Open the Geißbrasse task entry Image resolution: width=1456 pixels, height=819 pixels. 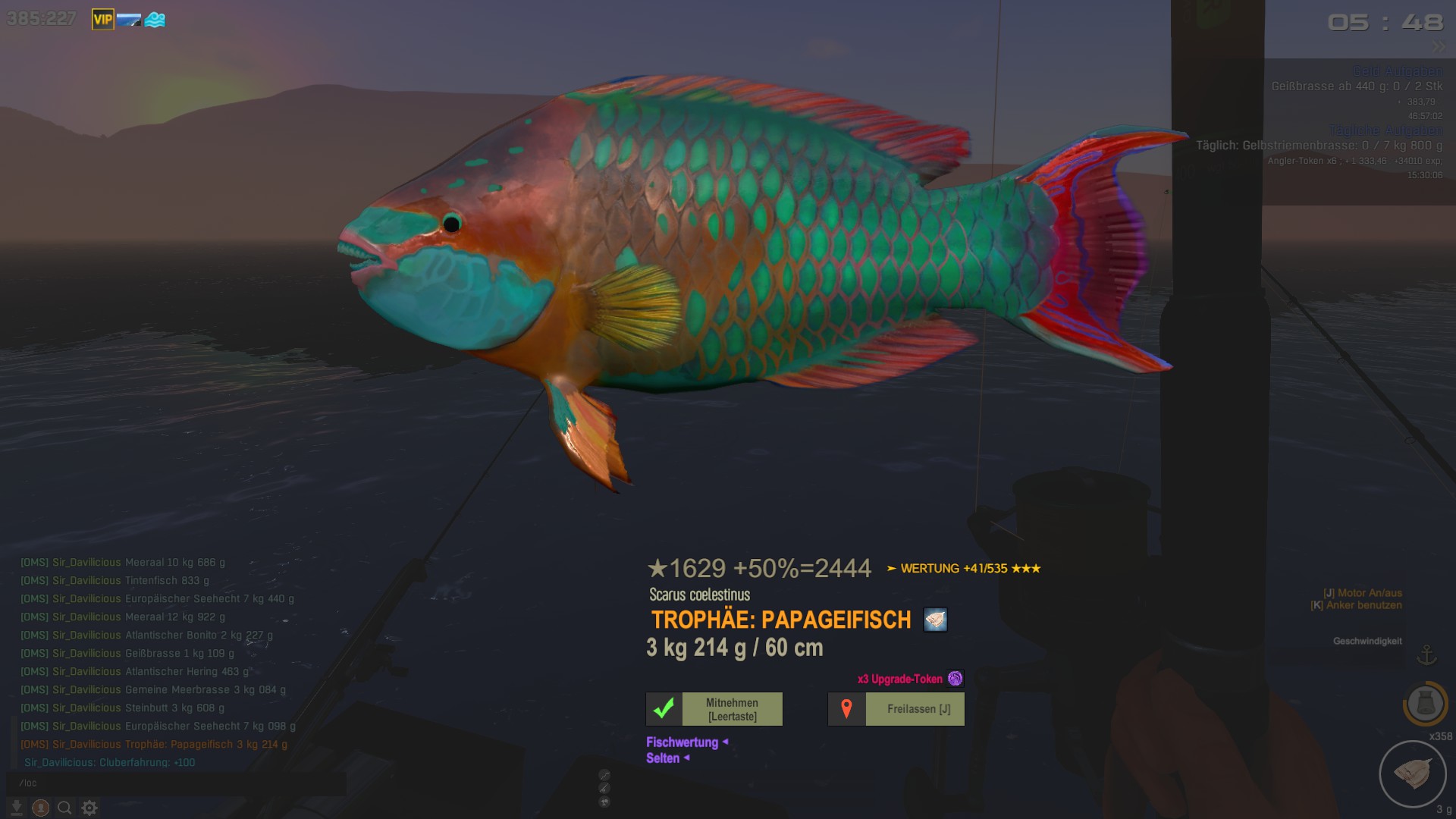(x=1357, y=86)
